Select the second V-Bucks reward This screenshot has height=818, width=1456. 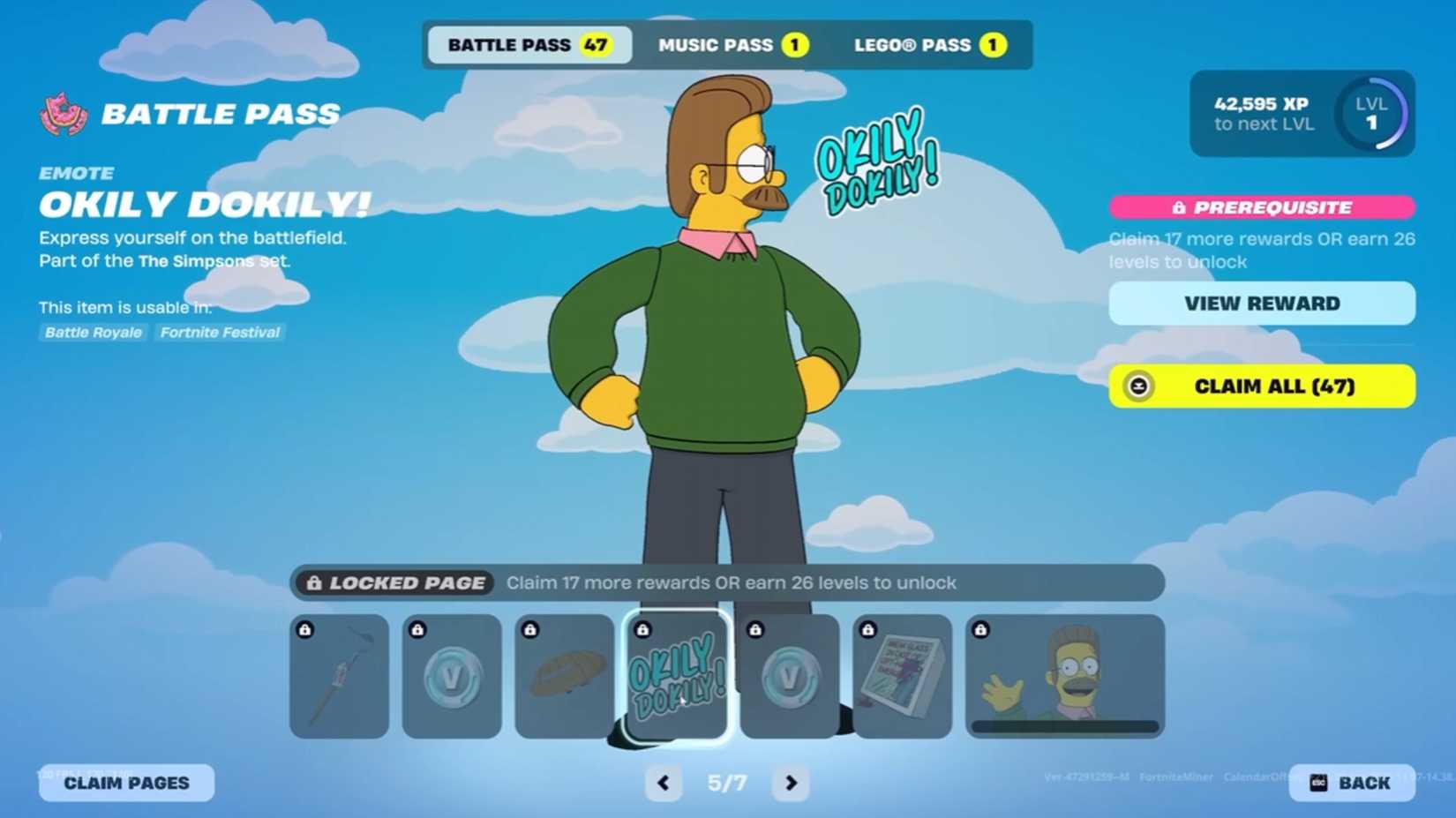pyautogui.click(x=790, y=676)
